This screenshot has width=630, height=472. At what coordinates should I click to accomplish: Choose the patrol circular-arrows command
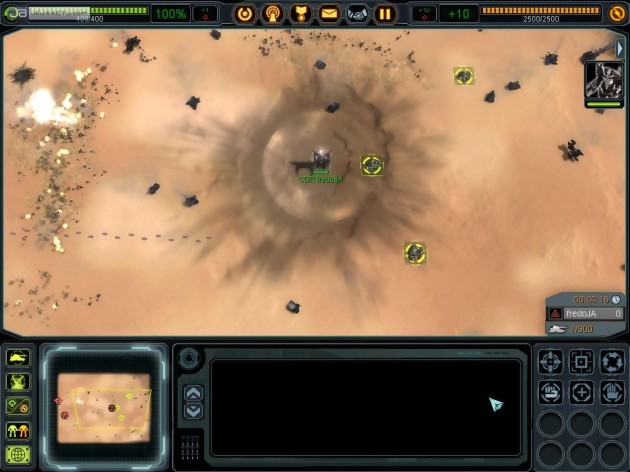612,362
